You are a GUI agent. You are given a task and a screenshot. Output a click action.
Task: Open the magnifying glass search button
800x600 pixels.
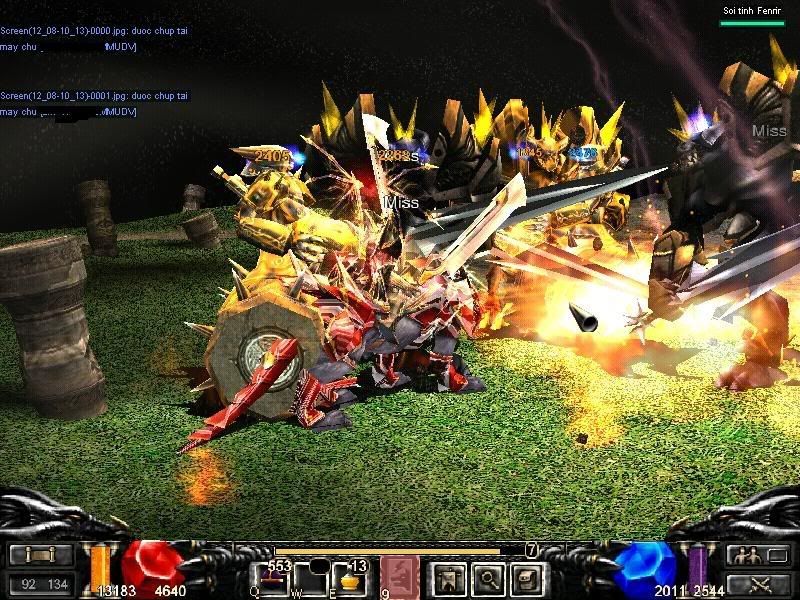tap(487, 577)
